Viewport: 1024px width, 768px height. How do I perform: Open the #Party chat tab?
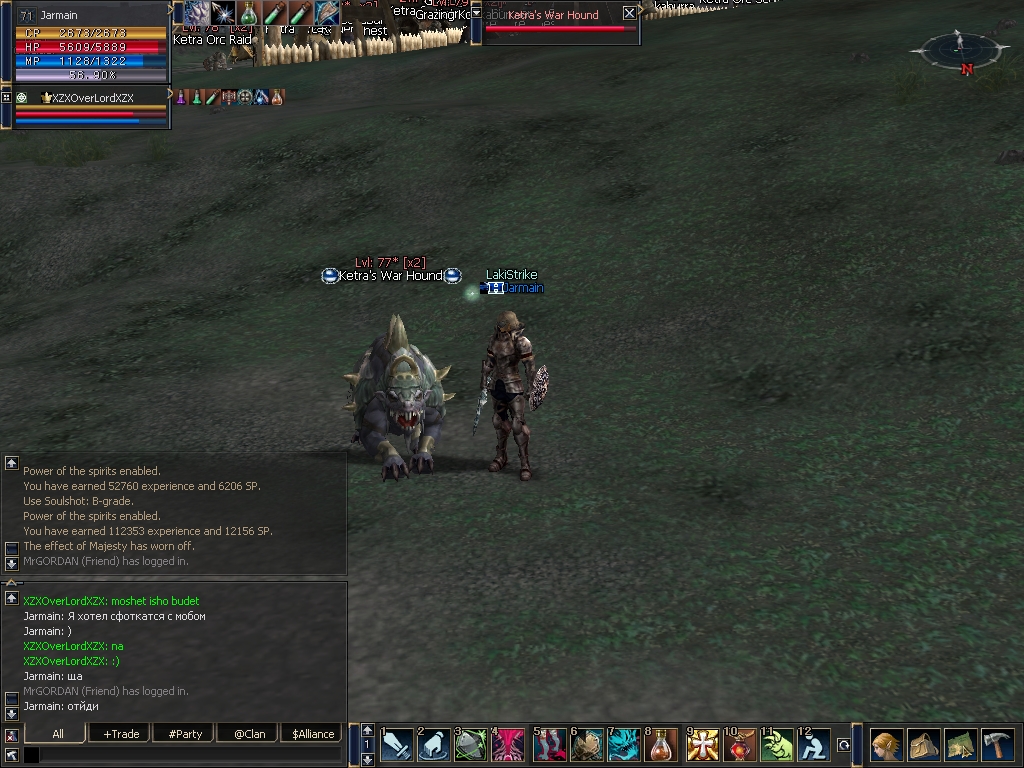(x=185, y=734)
